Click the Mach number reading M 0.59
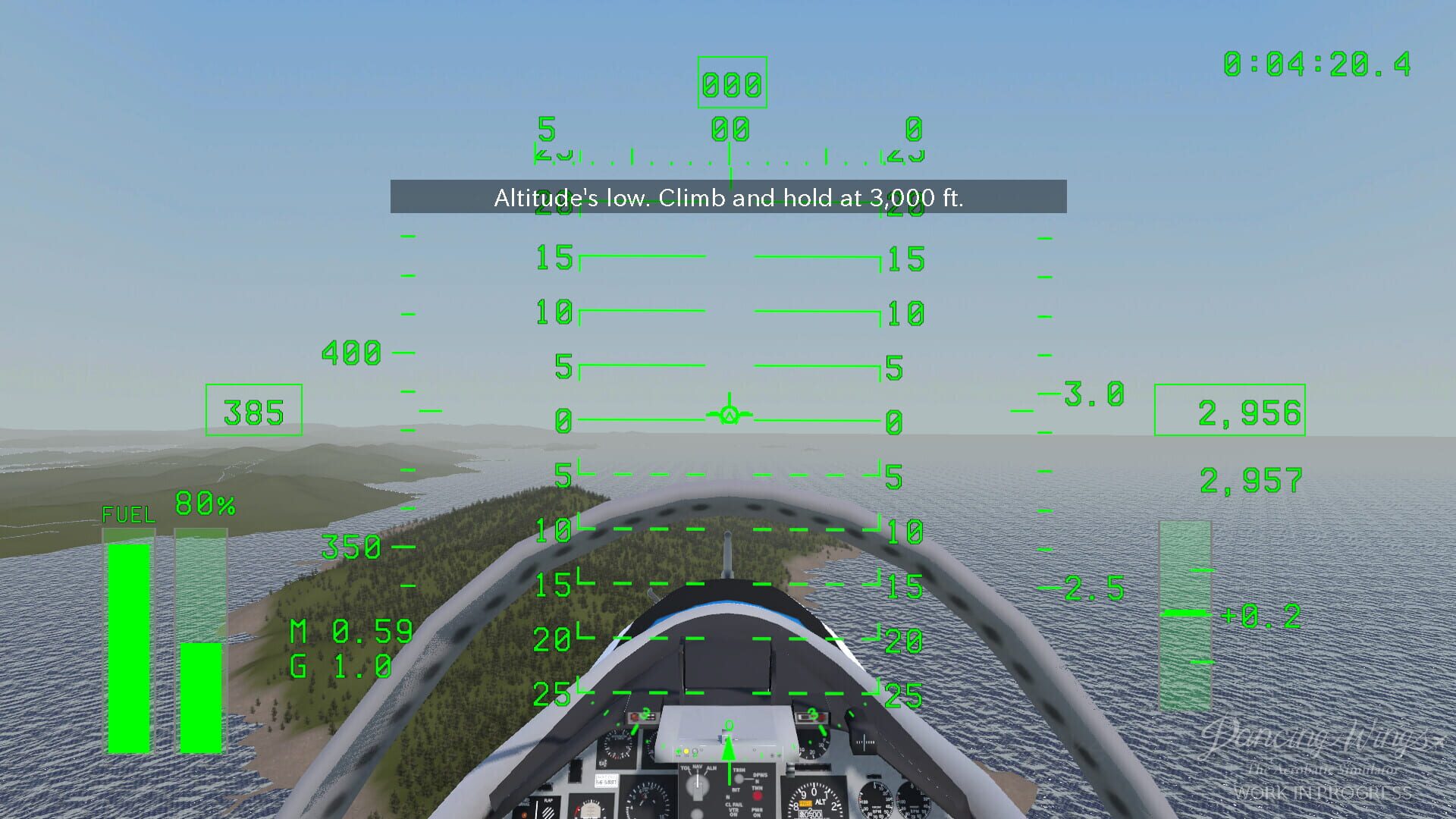Image resolution: width=1456 pixels, height=819 pixels. tap(351, 632)
